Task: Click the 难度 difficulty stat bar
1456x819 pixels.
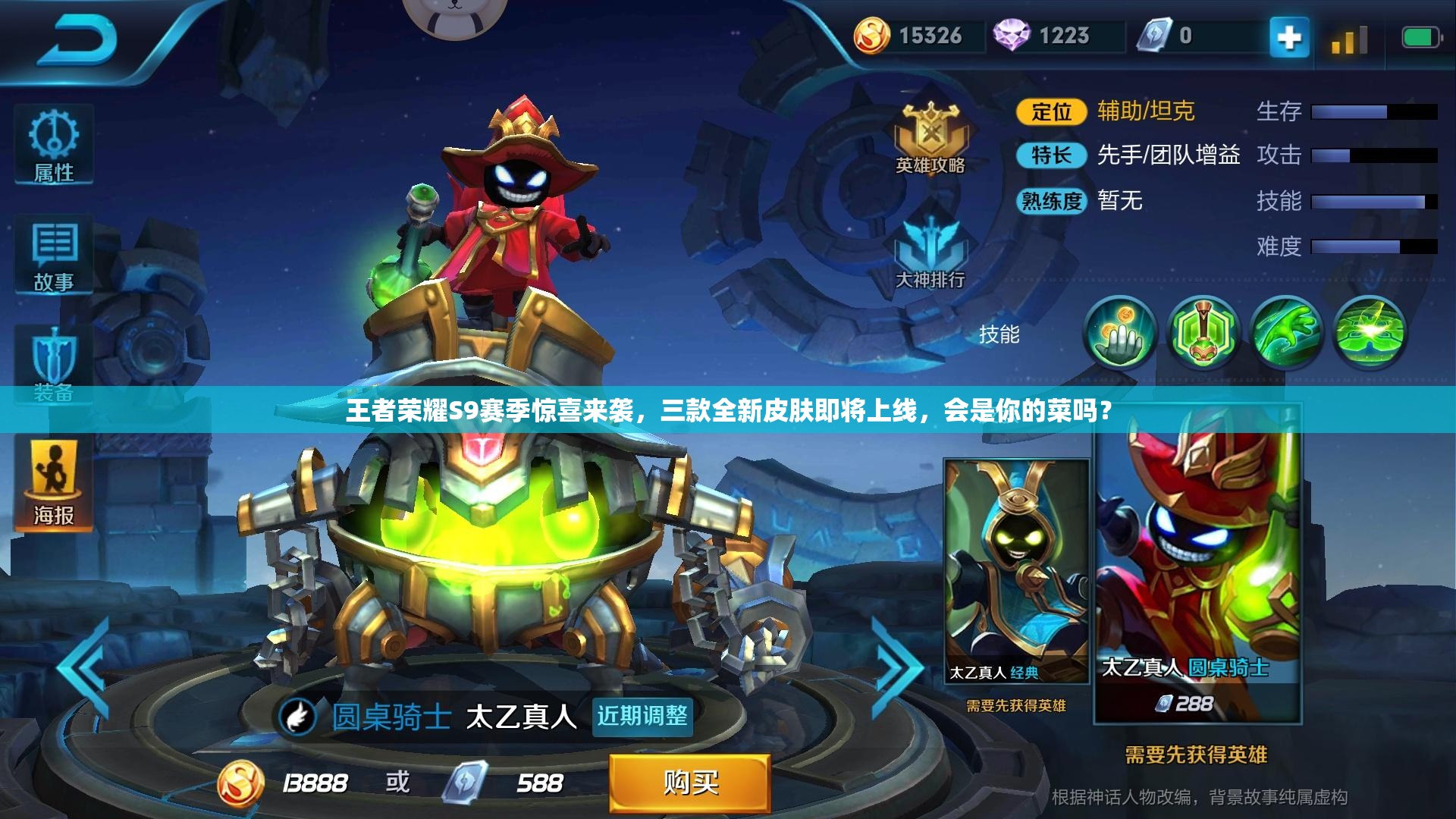Action: [1365, 246]
